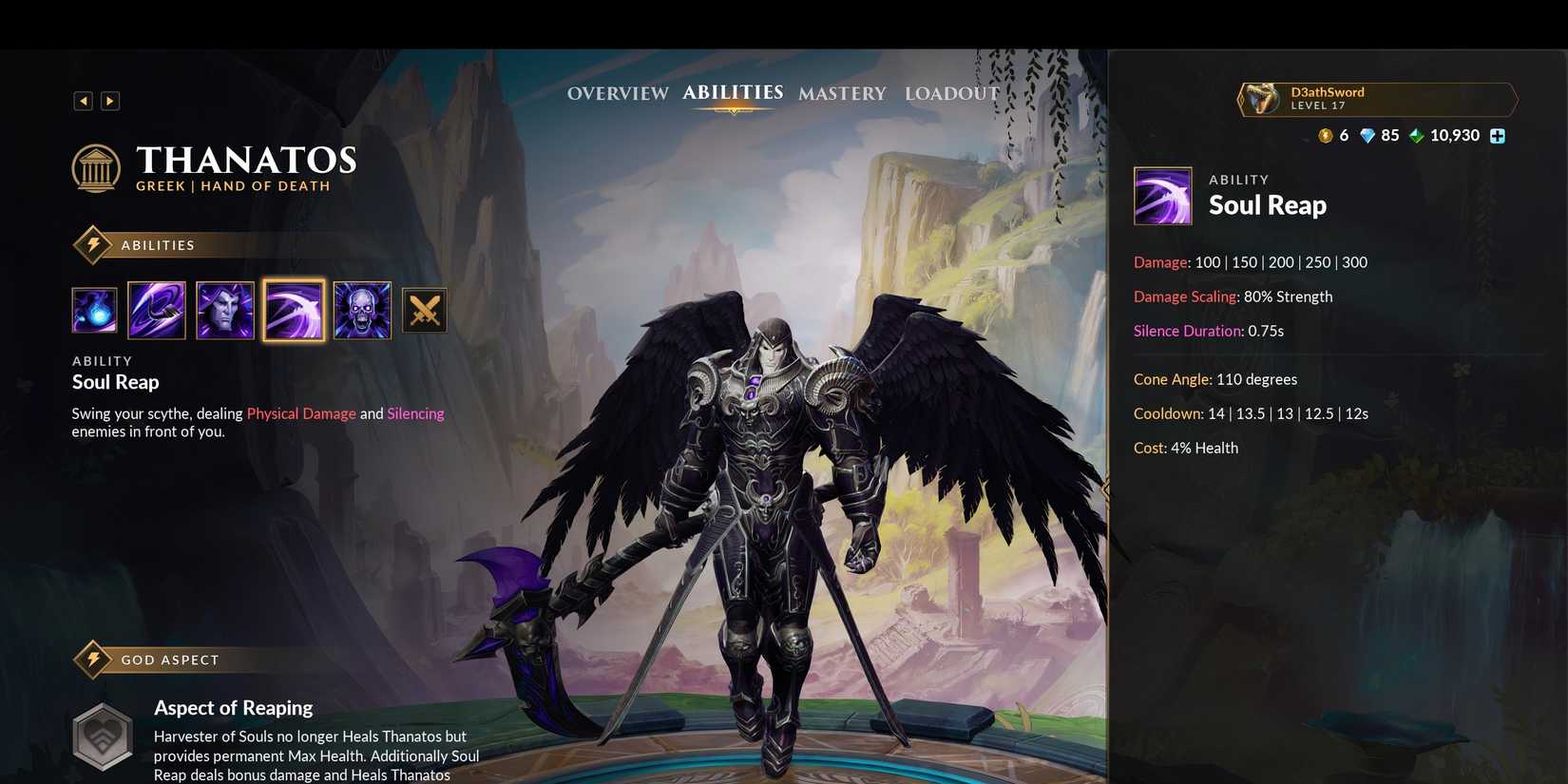Select the Harvester of Souls passive icon
The width and height of the screenshot is (1568, 784).
pyautogui.click(x=94, y=310)
